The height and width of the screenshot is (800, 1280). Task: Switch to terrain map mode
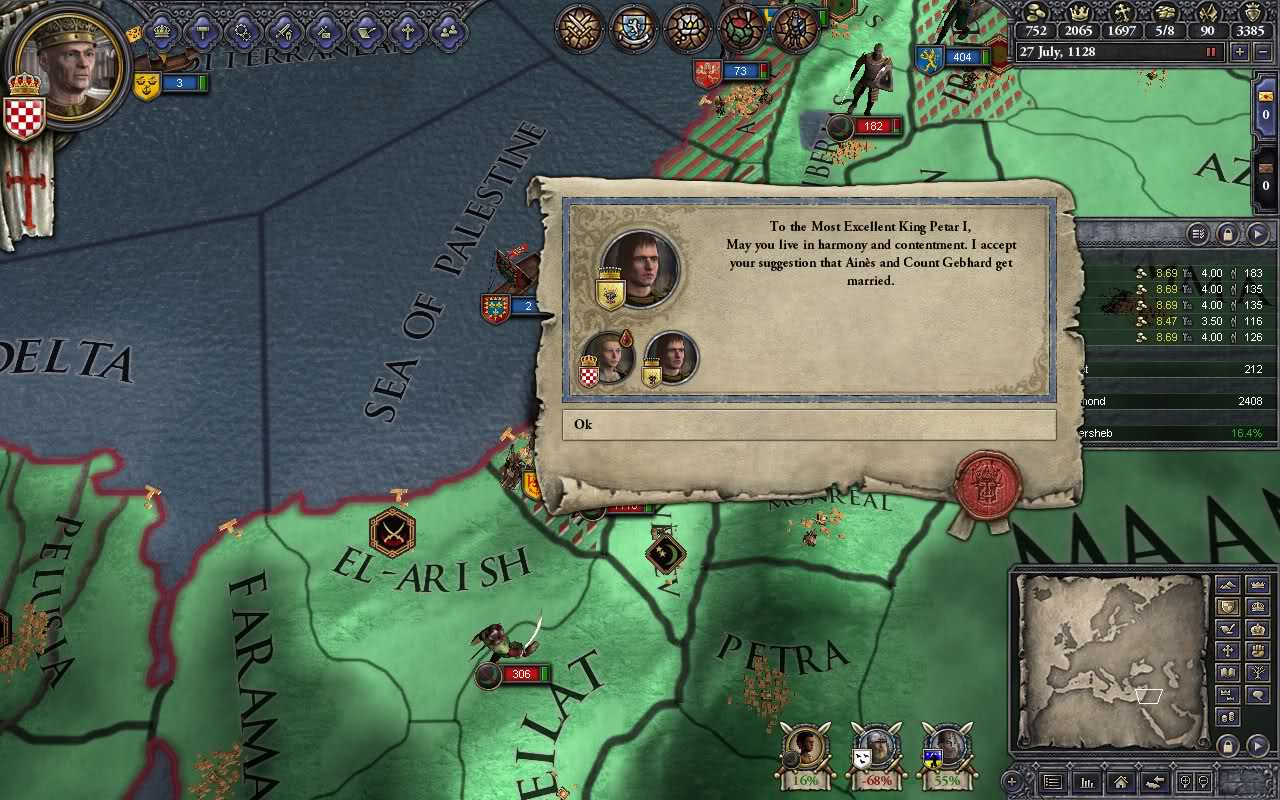pyautogui.click(x=1227, y=585)
